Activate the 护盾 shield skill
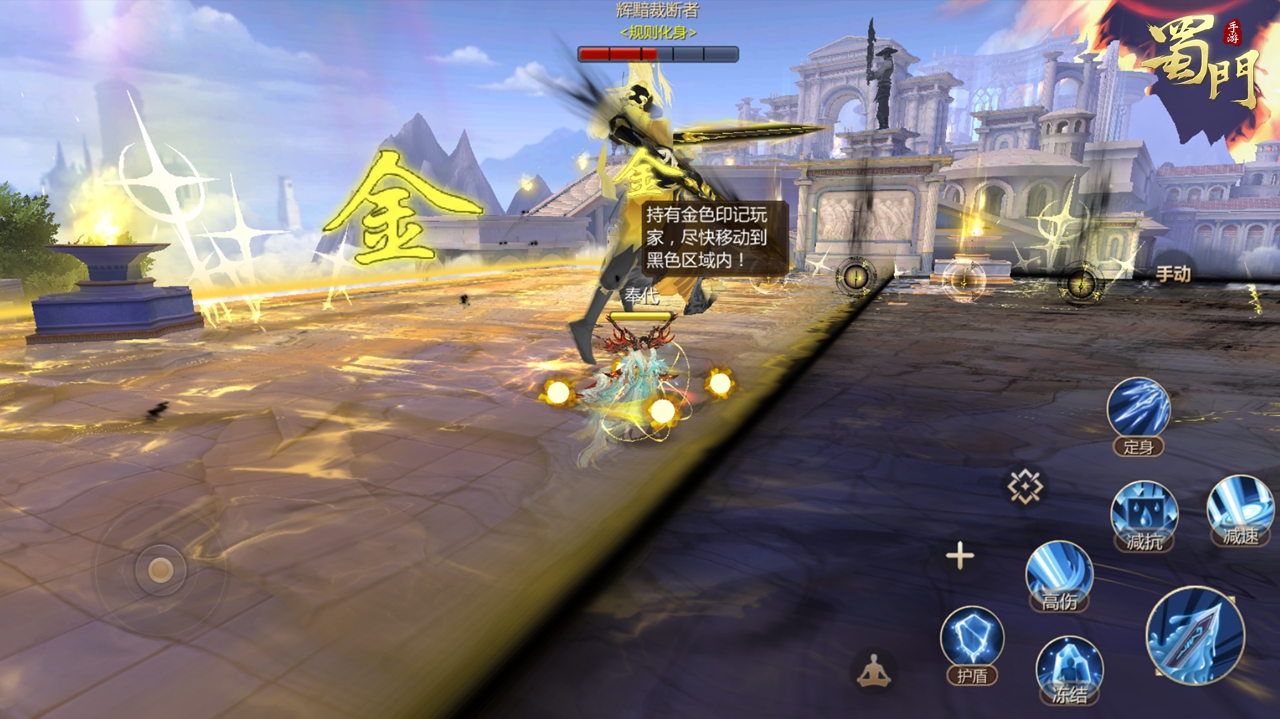This screenshot has height=719, width=1280. point(972,638)
